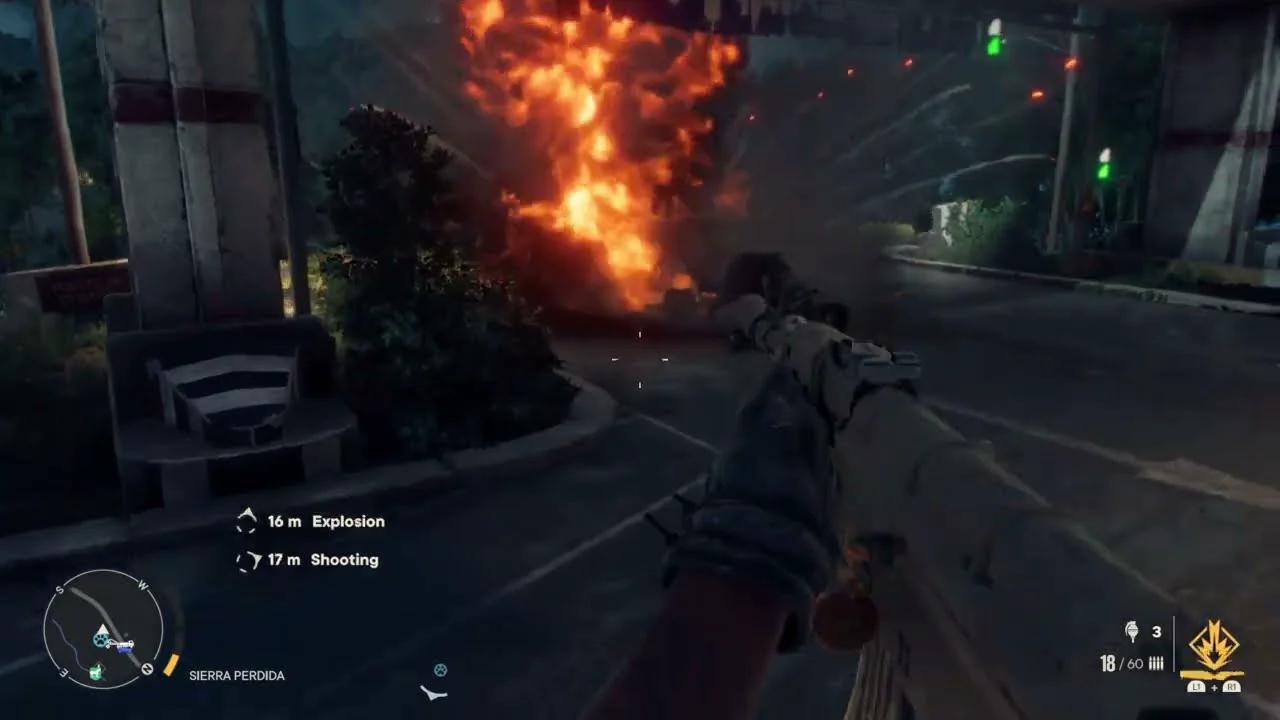This screenshot has height=720, width=1280.
Task: Click the white wingsuit icon at bottom center
Action: point(432,690)
